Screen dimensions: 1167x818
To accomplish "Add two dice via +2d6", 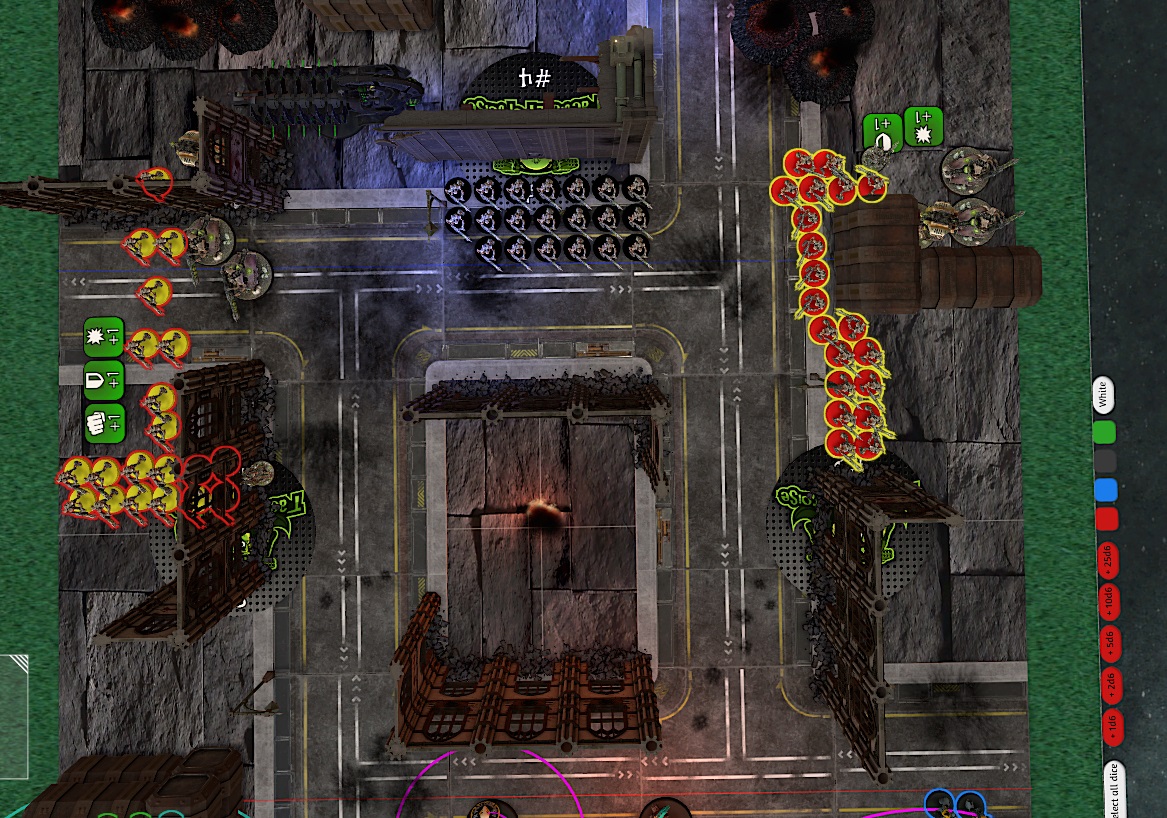I will [x=1110, y=685].
